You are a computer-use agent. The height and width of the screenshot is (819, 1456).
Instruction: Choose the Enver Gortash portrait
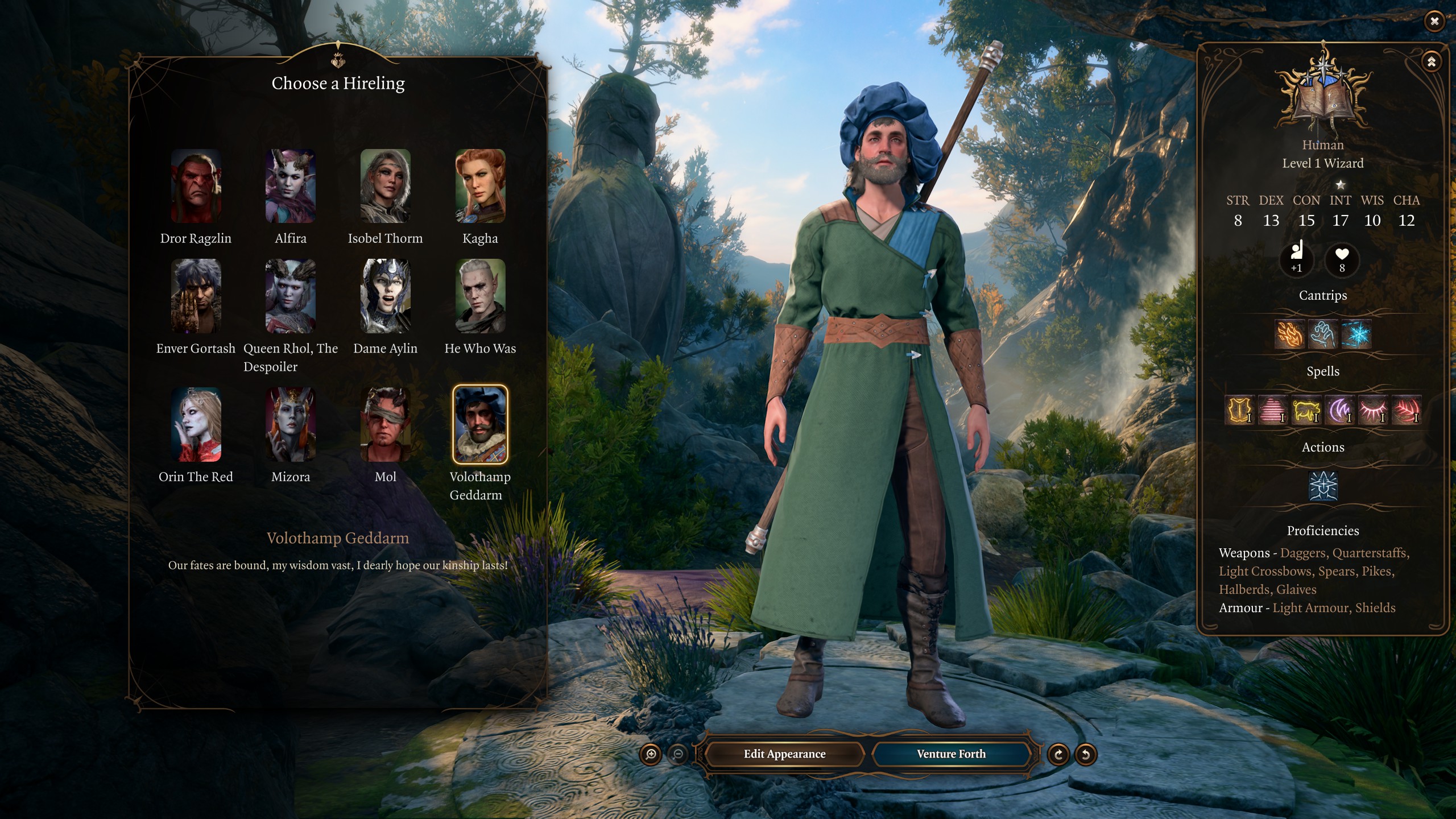[196, 296]
